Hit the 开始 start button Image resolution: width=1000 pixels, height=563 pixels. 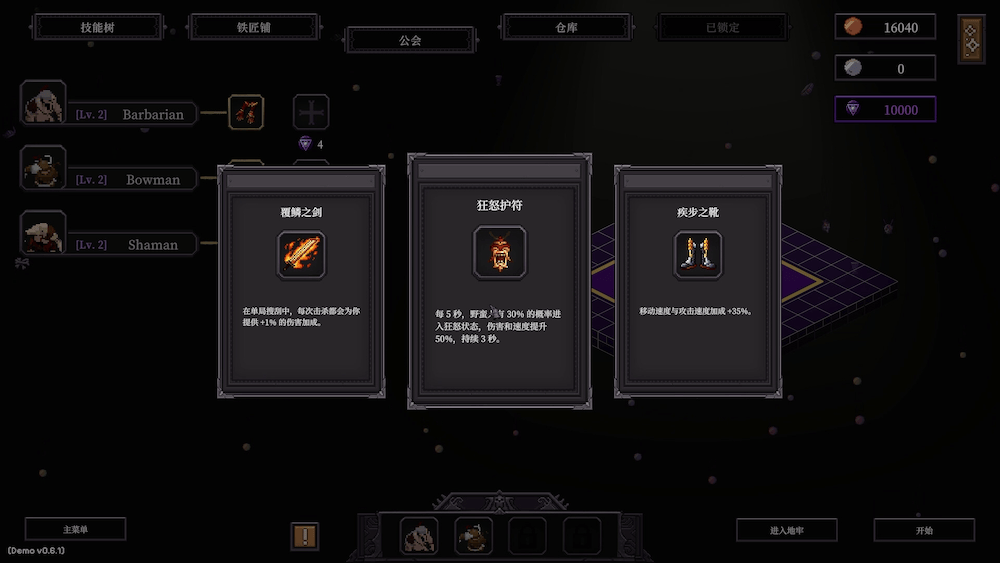[923, 530]
